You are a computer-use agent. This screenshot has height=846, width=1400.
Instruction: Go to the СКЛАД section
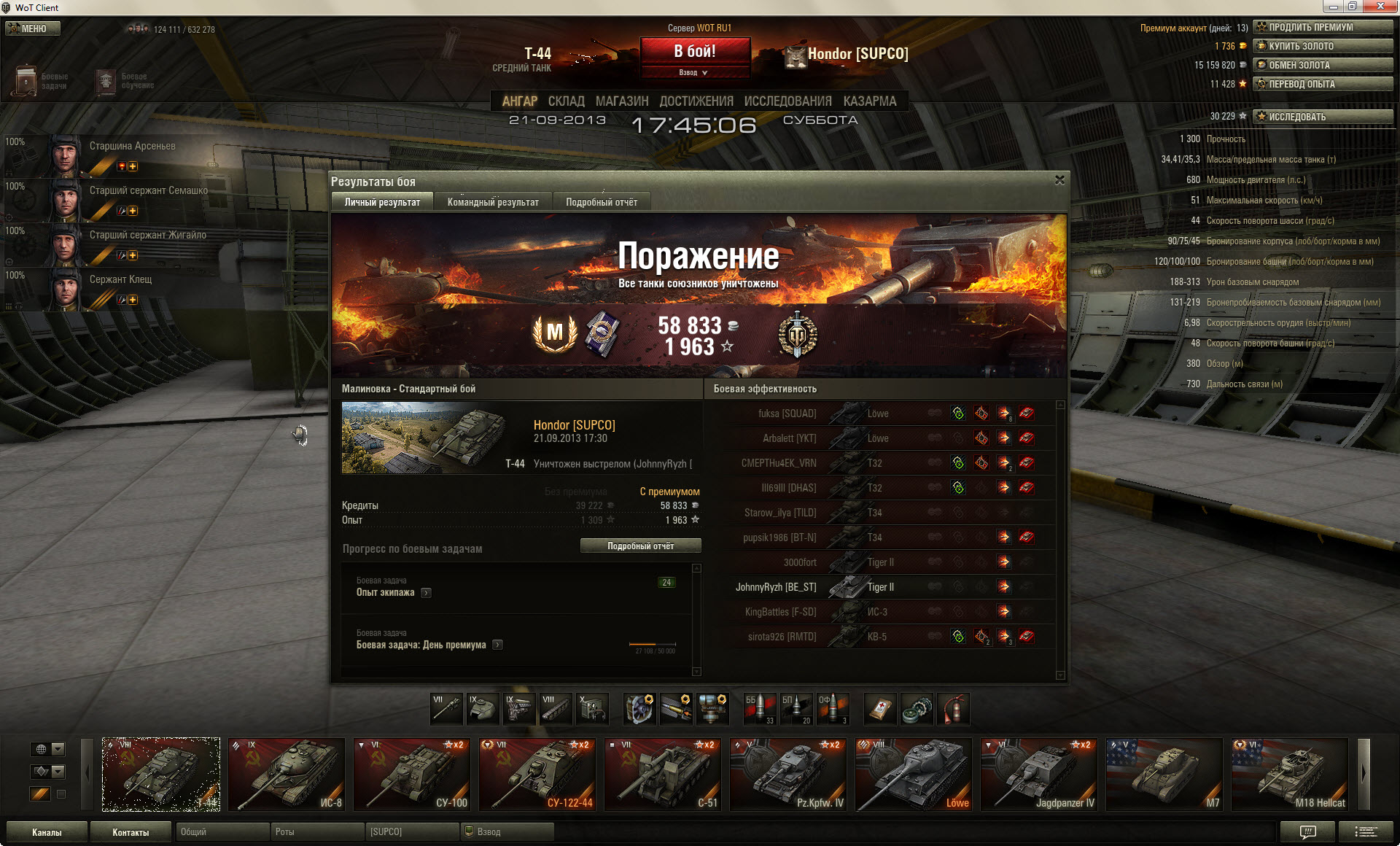[x=566, y=101]
